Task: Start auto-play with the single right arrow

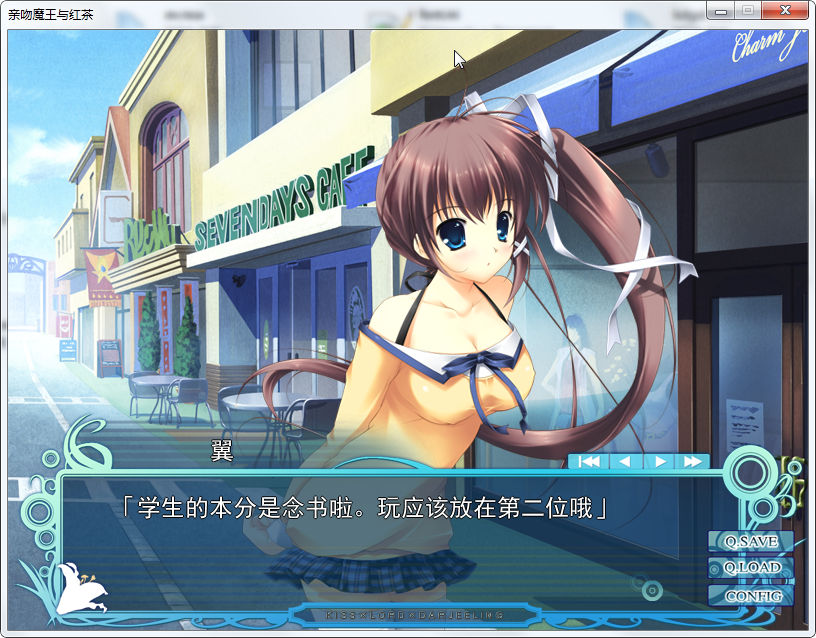Action: [659, 462]
